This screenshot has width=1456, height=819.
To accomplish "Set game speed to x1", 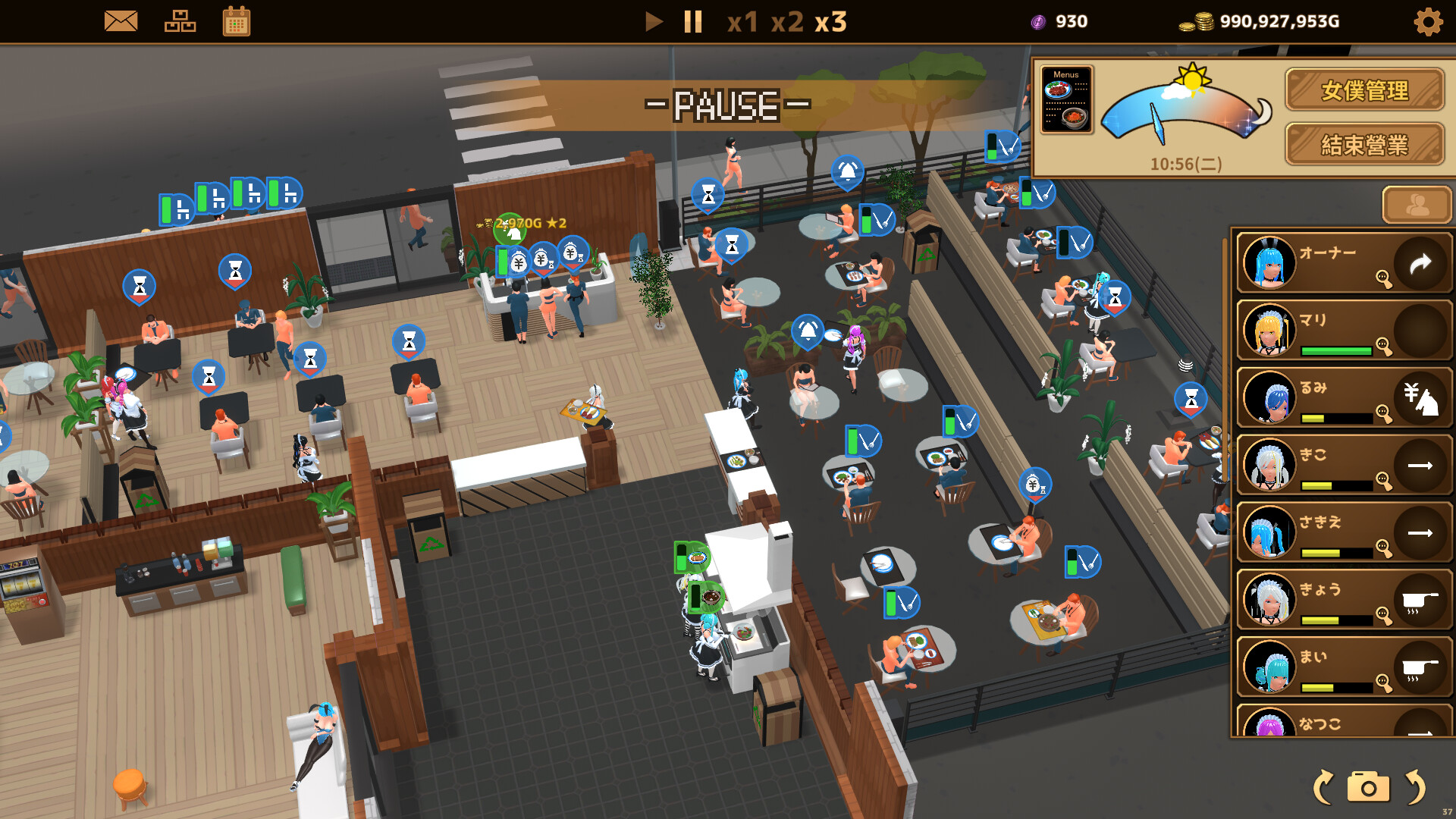I will click(742, 22).
